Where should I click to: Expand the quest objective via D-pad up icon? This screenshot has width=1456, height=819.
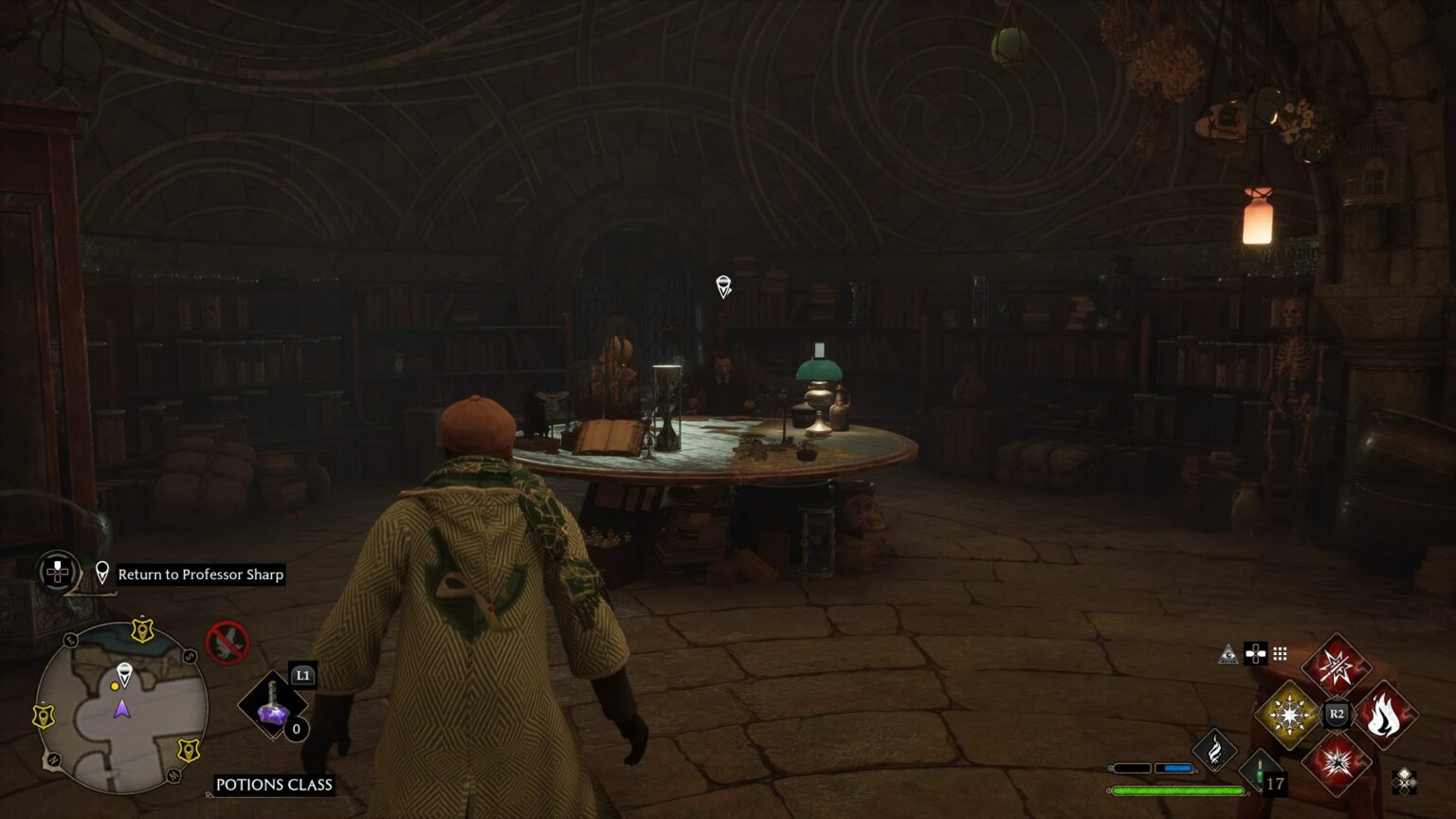click(57, 572)
